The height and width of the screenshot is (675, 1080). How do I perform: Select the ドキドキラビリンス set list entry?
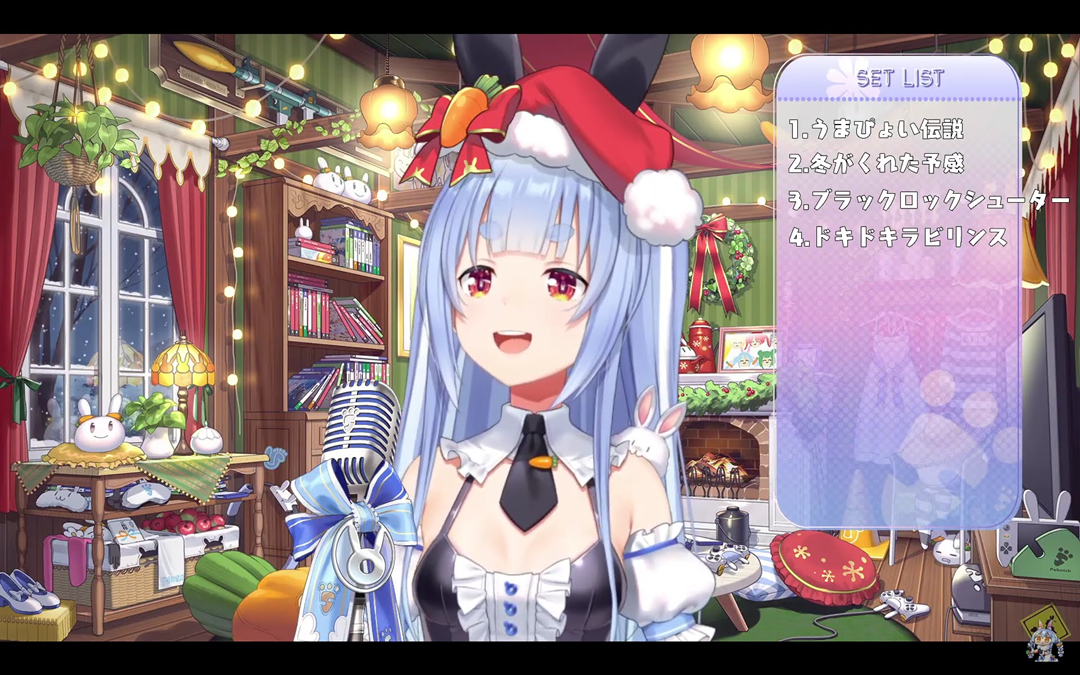(x=897, y=238)
